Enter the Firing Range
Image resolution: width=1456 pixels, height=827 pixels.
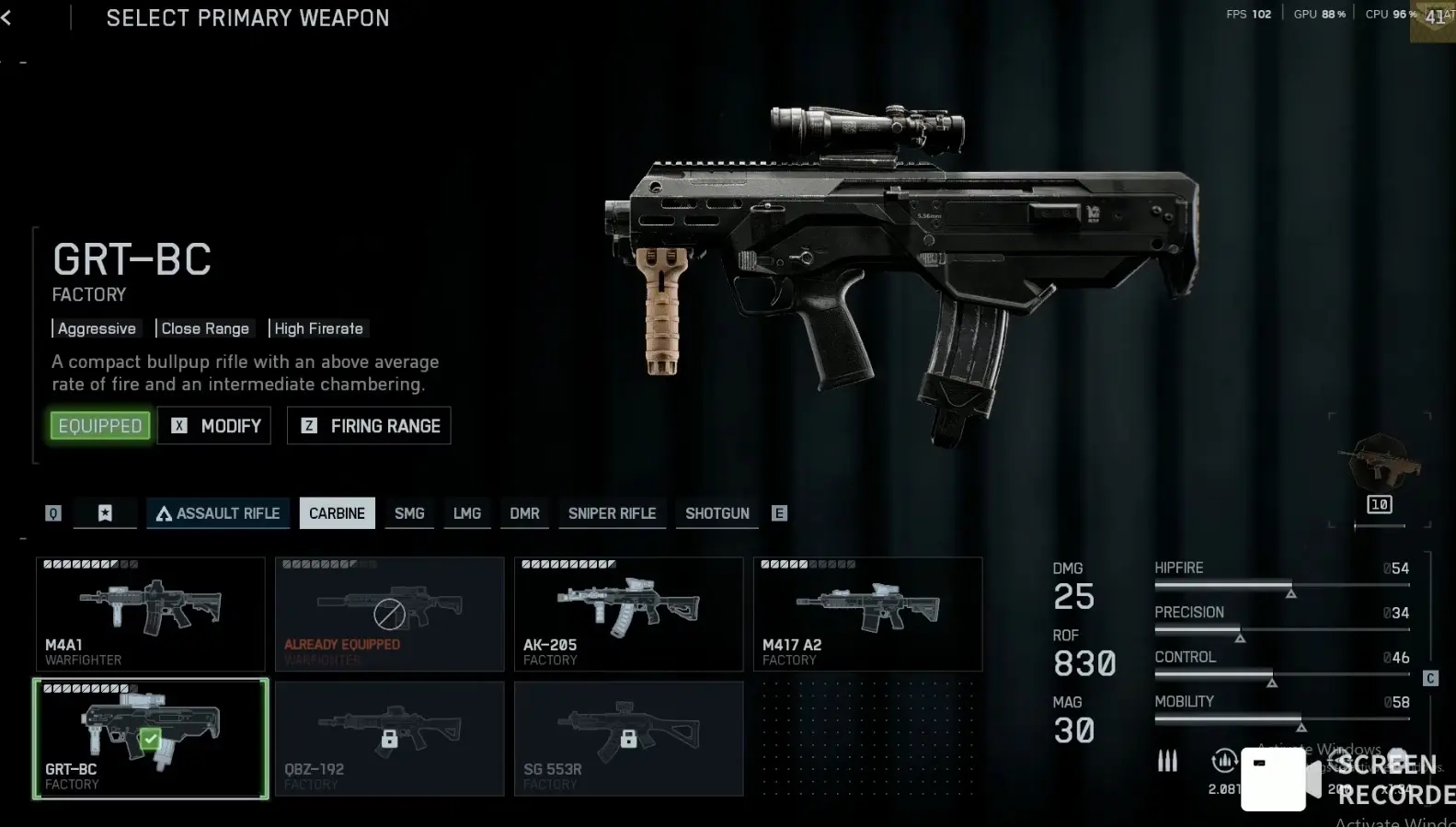pos(369,426)
